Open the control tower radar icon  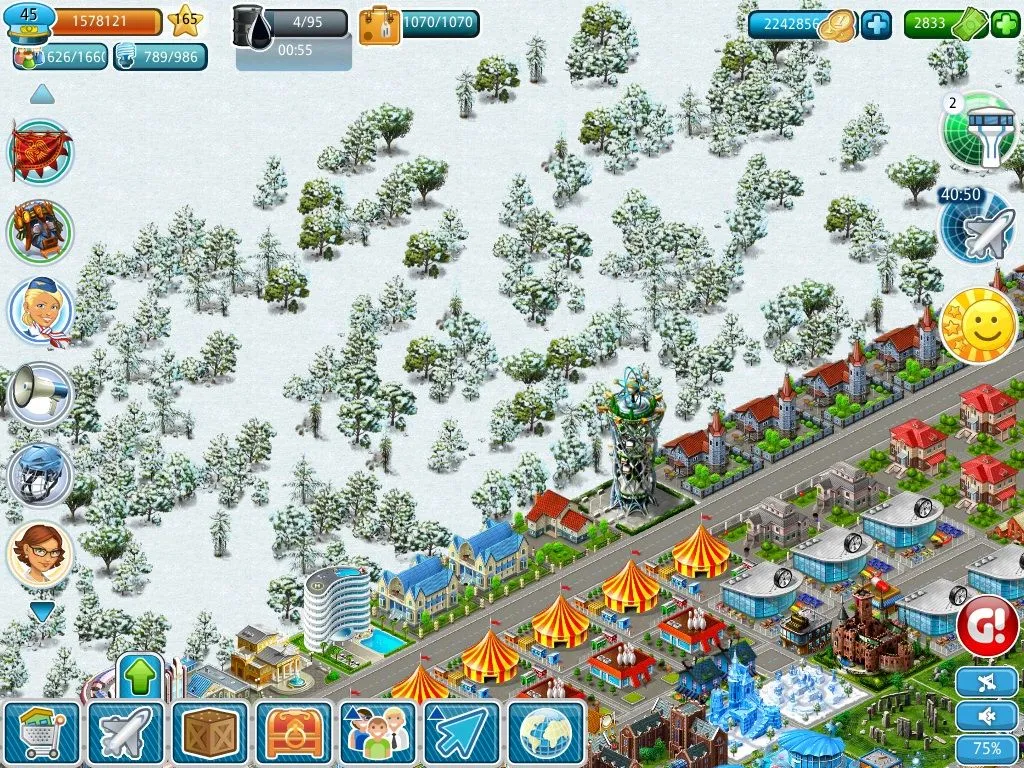[x=979, y=131]
